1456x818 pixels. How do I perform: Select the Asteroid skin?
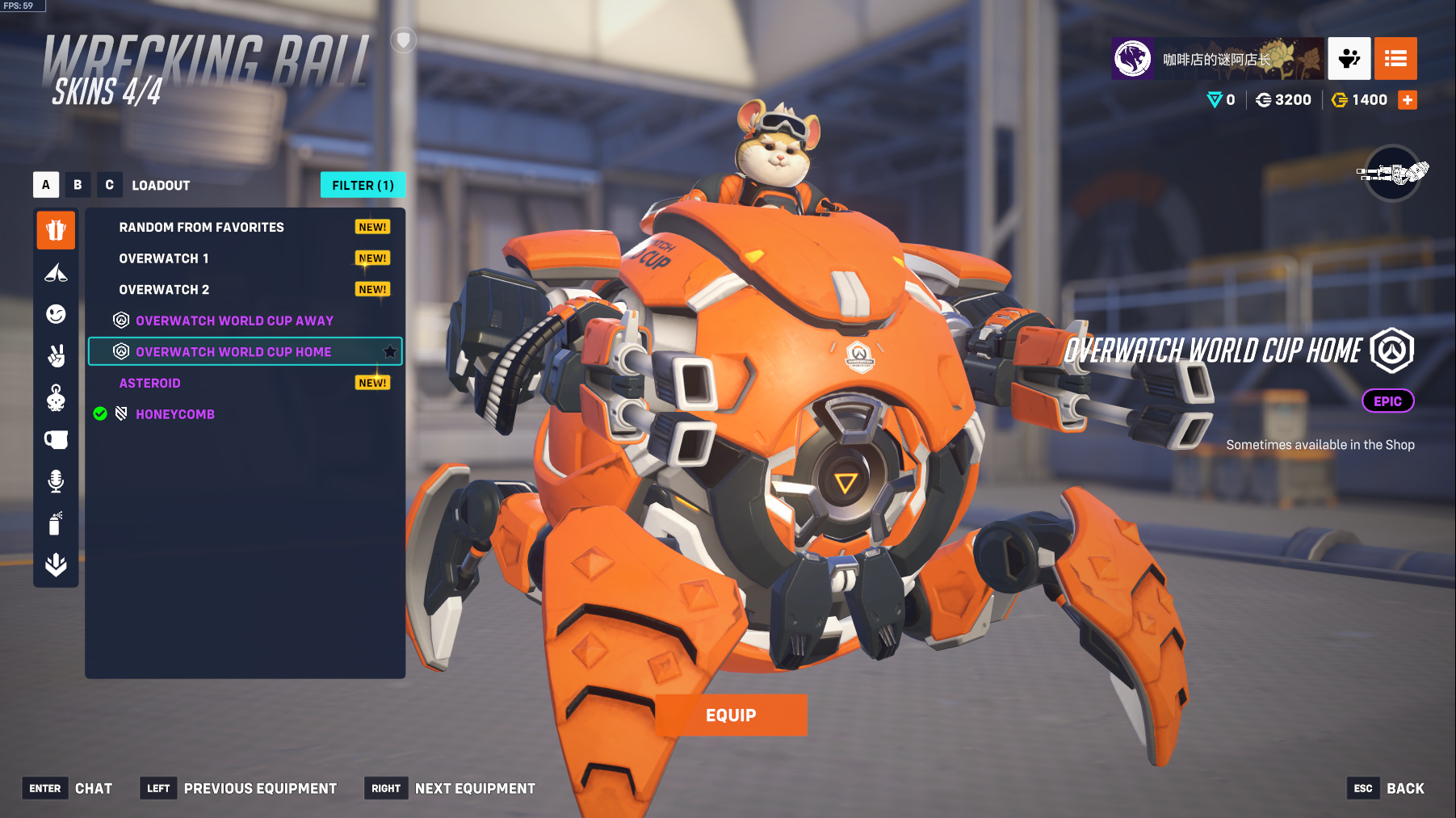[x=150, y=384]
